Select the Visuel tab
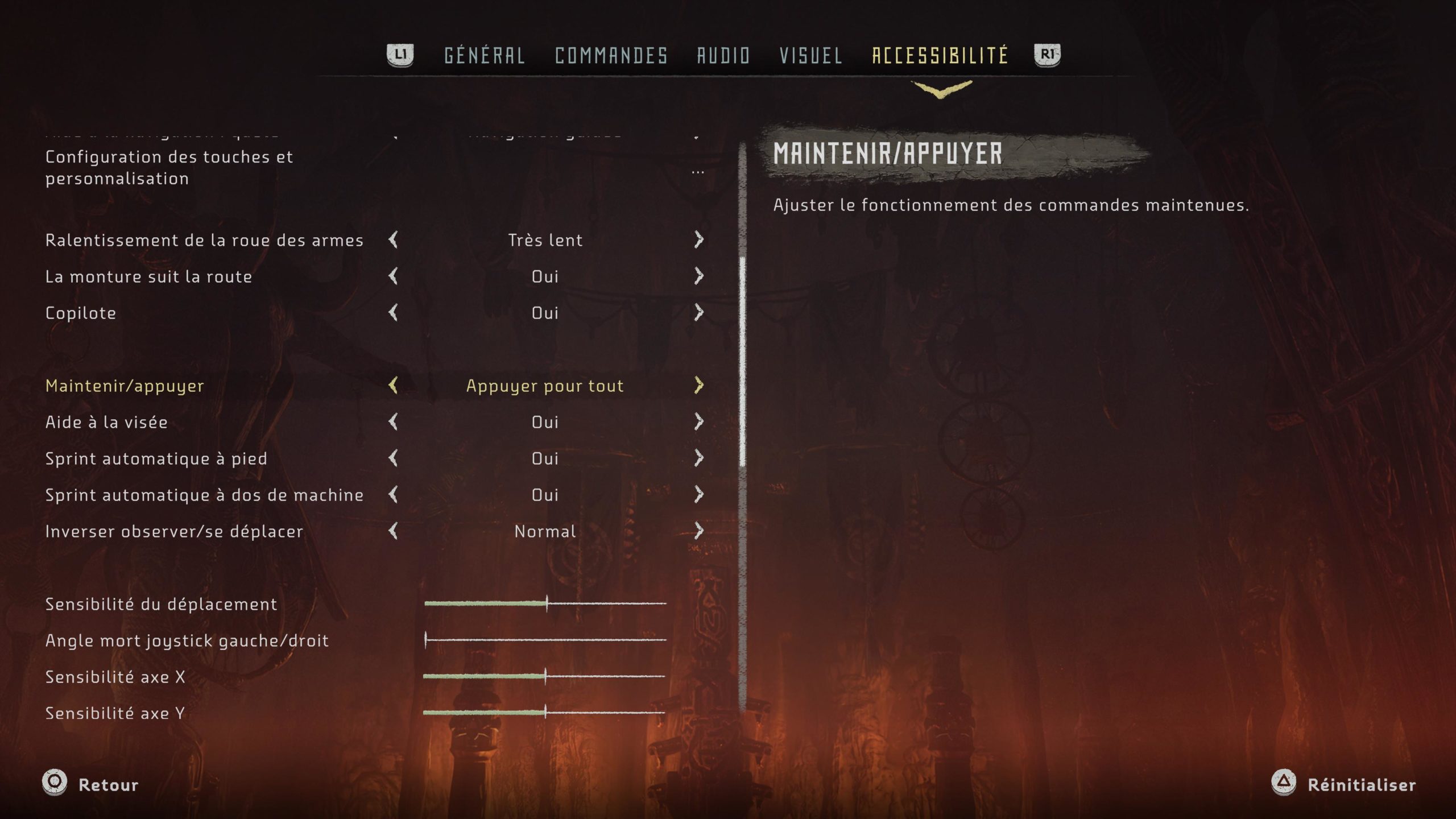 810,56
